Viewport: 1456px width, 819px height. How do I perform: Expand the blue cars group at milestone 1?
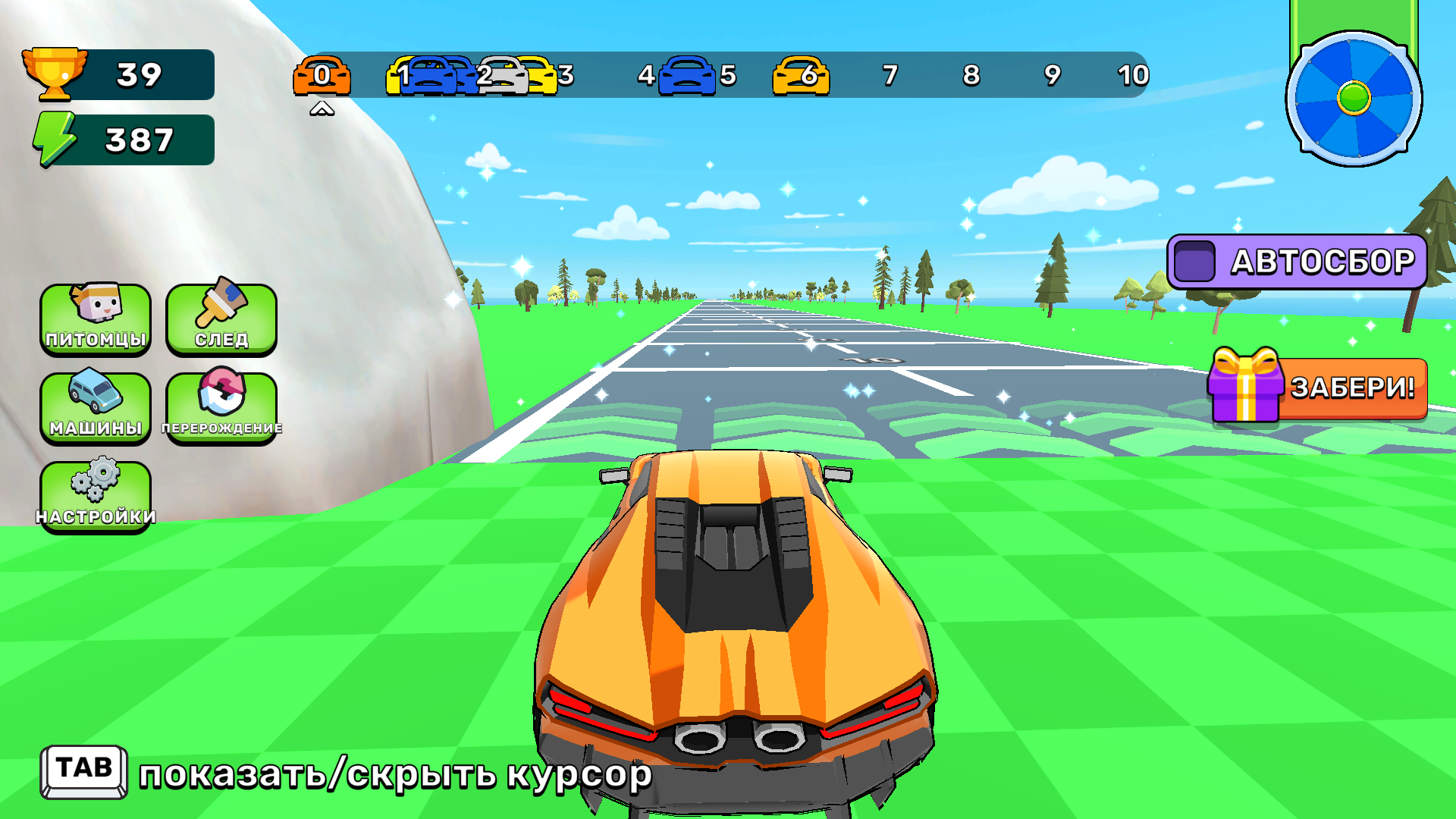(x=432, y=76)
